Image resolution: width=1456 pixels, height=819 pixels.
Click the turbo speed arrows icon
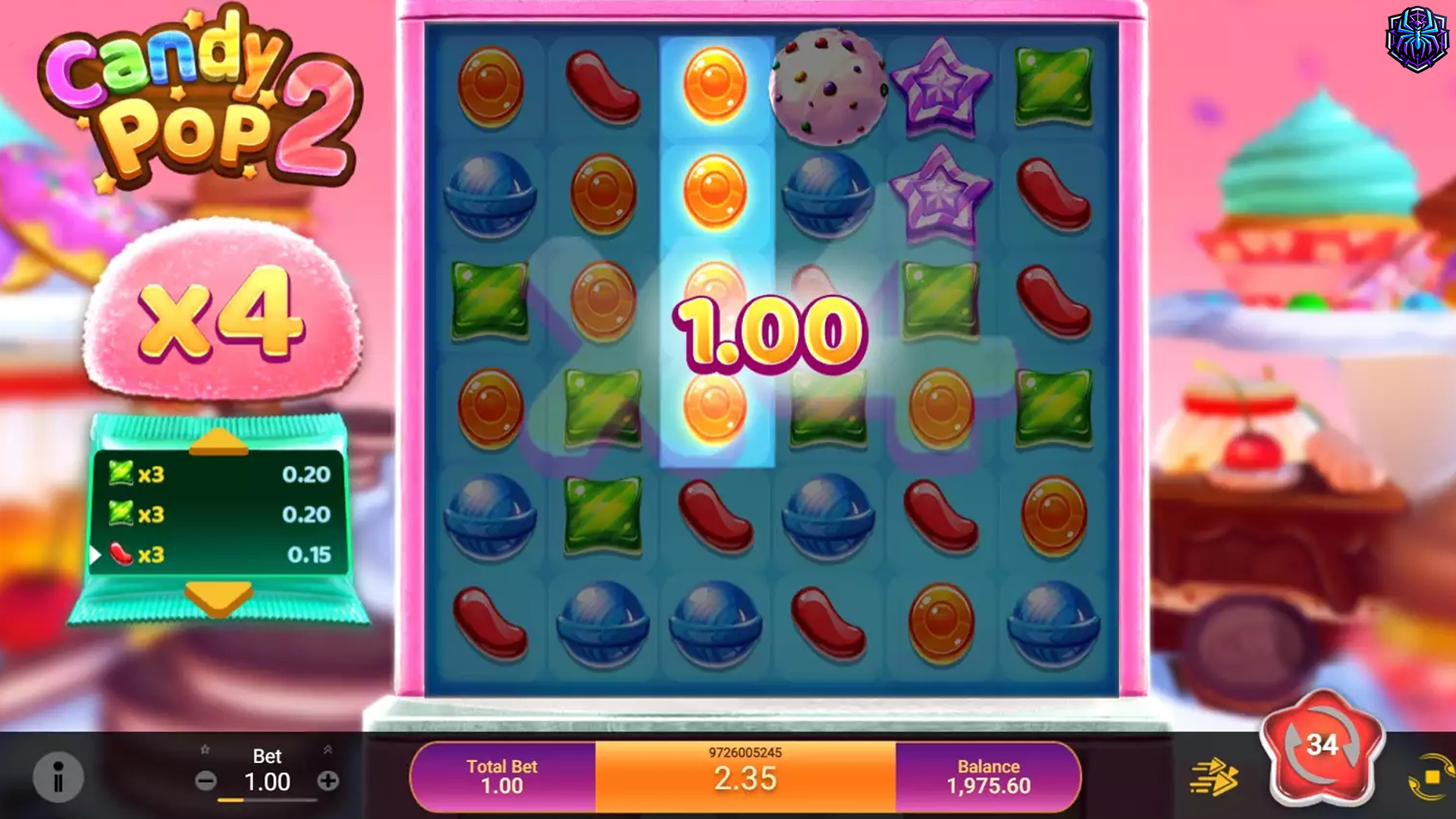[x=1216, y=775]
